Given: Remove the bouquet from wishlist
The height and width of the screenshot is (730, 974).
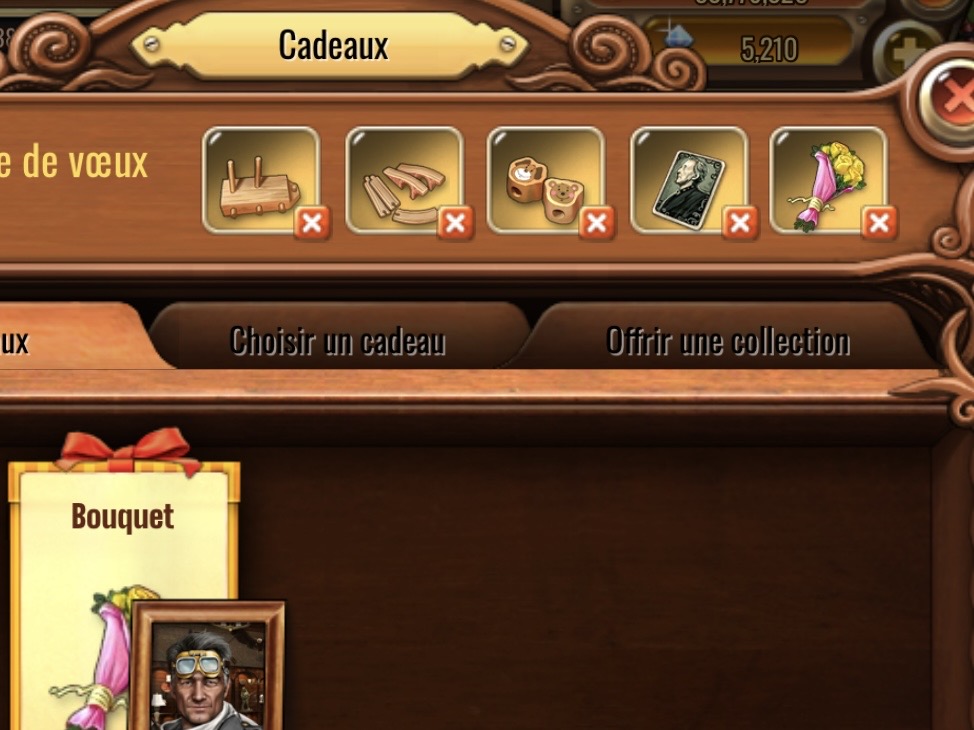Looking at the screenshot, I should [x=880, y=223].
